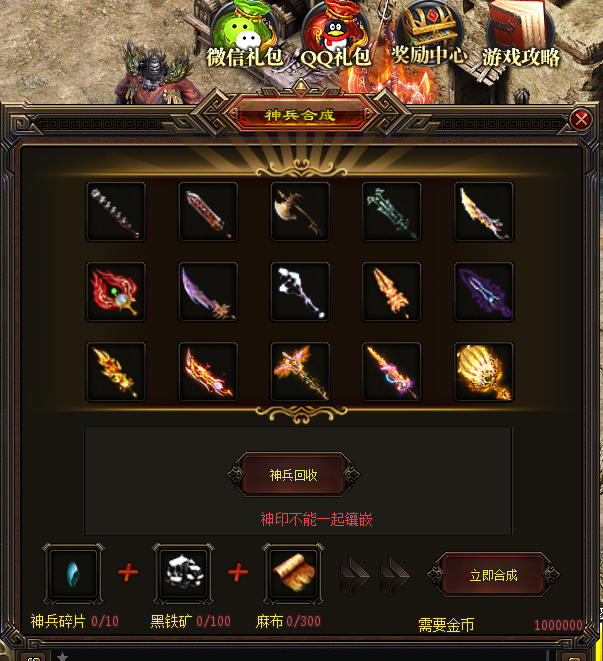
Task: Choose the dark purple sword weapon
Action: [484, 292]
